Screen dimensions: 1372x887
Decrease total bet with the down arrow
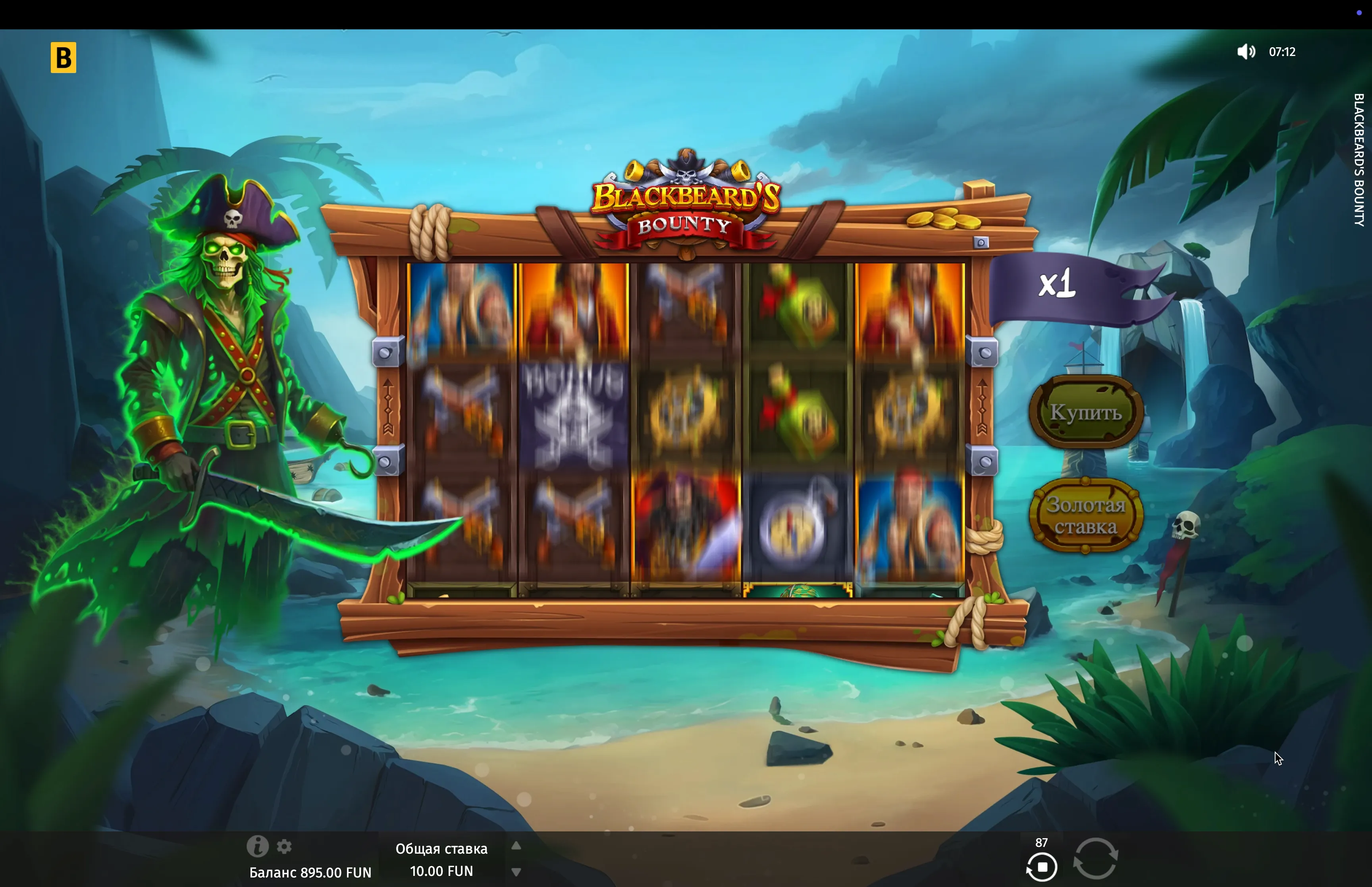pos(516,872)
